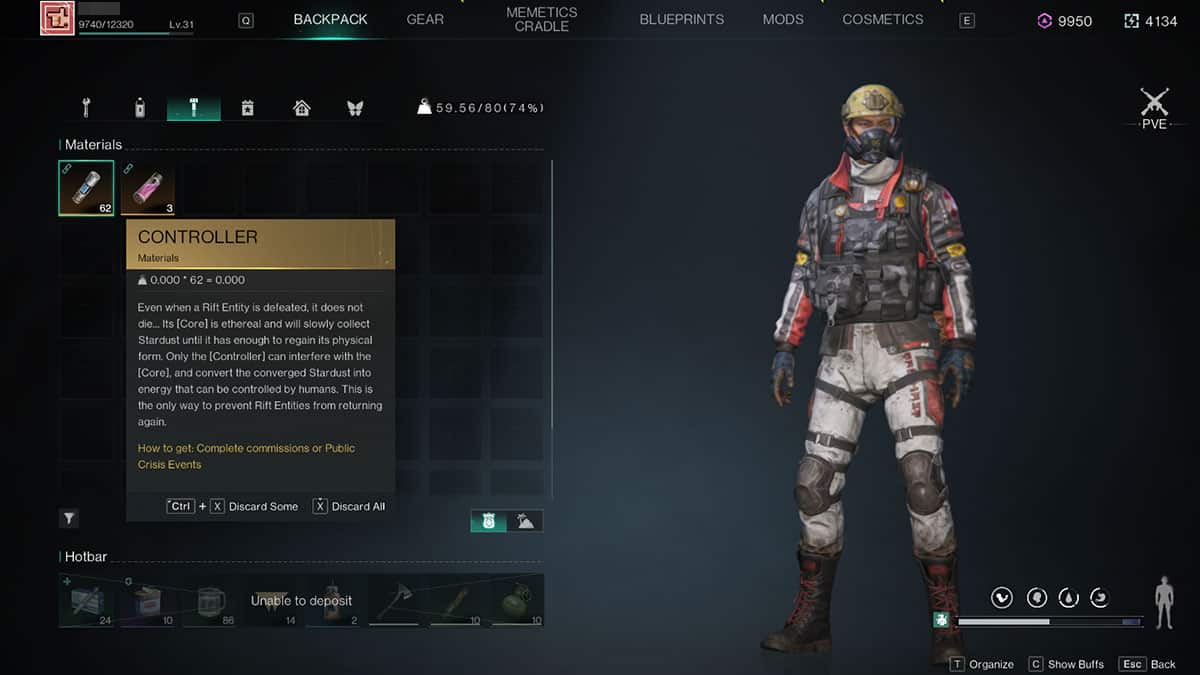The width and height of the screenshot is (1200, 675).
Task: Show Buffs for the character
Action: (1067, 664)
